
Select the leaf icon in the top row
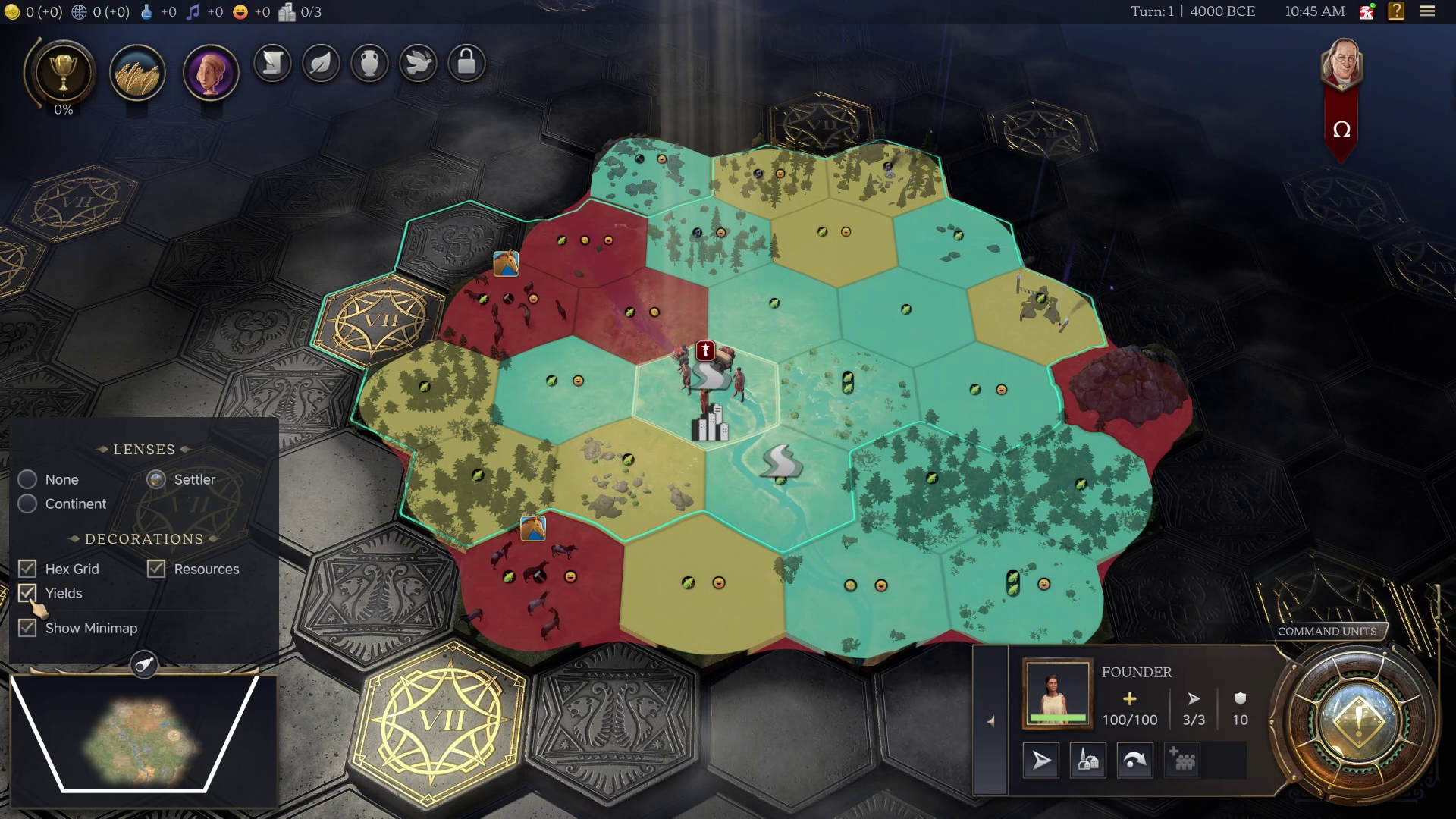click(320, 64)
